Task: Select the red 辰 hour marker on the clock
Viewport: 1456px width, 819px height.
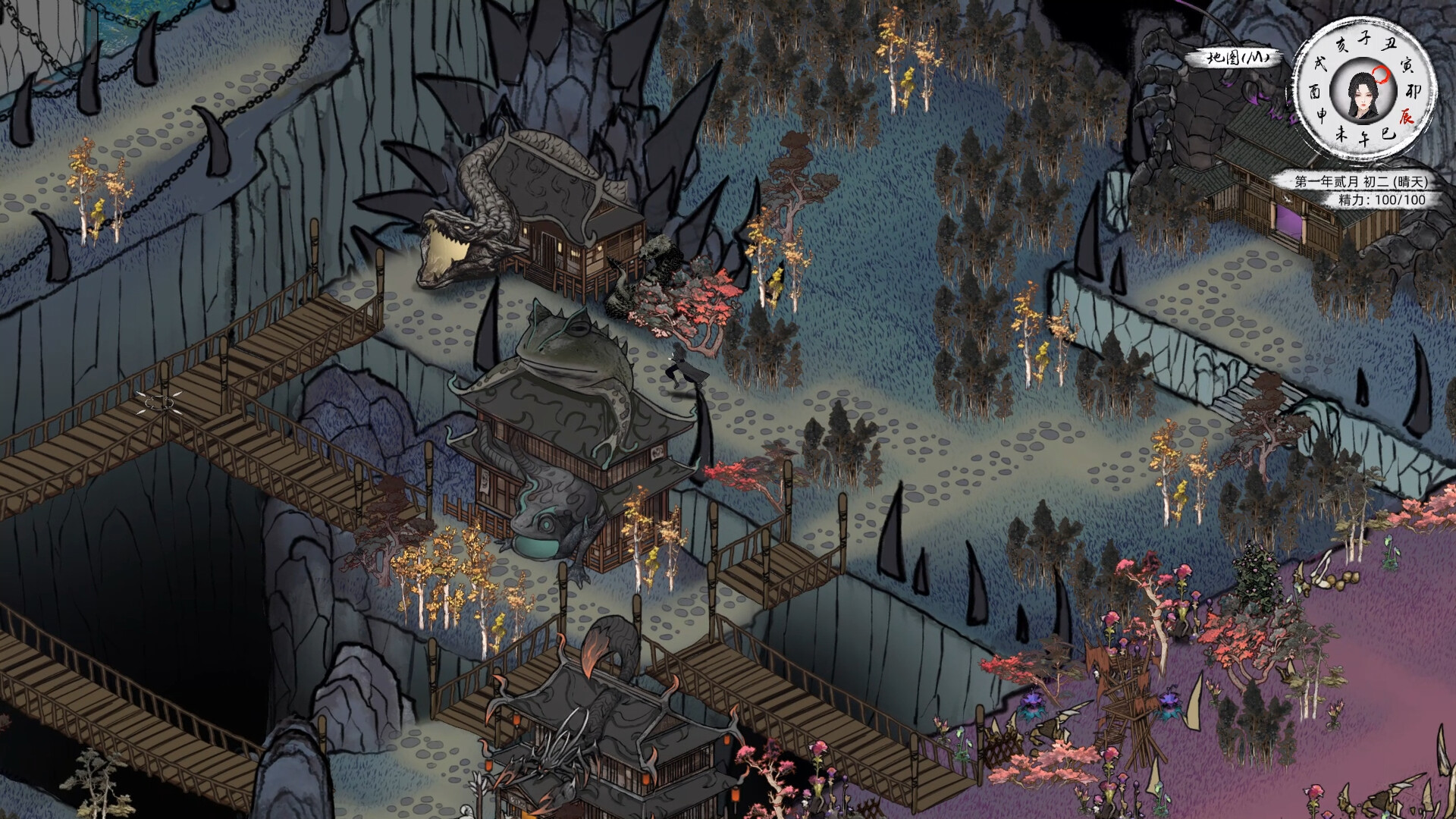Action: [x=1407, y=116]
